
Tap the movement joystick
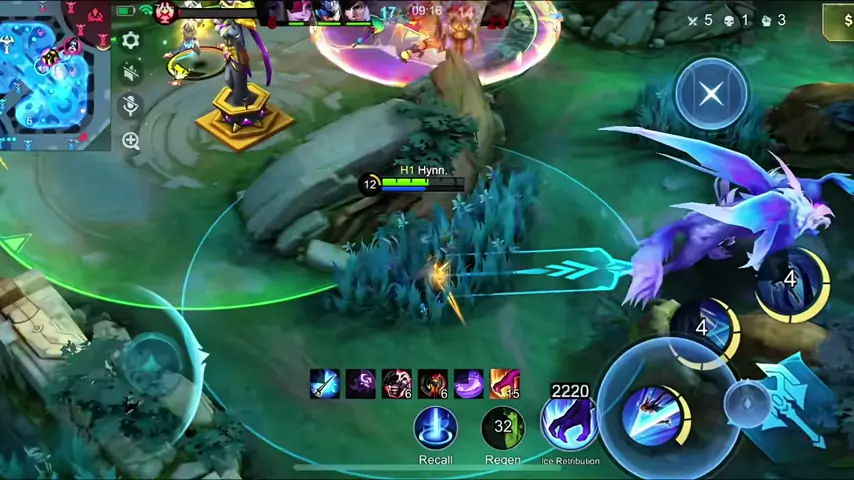150,362
